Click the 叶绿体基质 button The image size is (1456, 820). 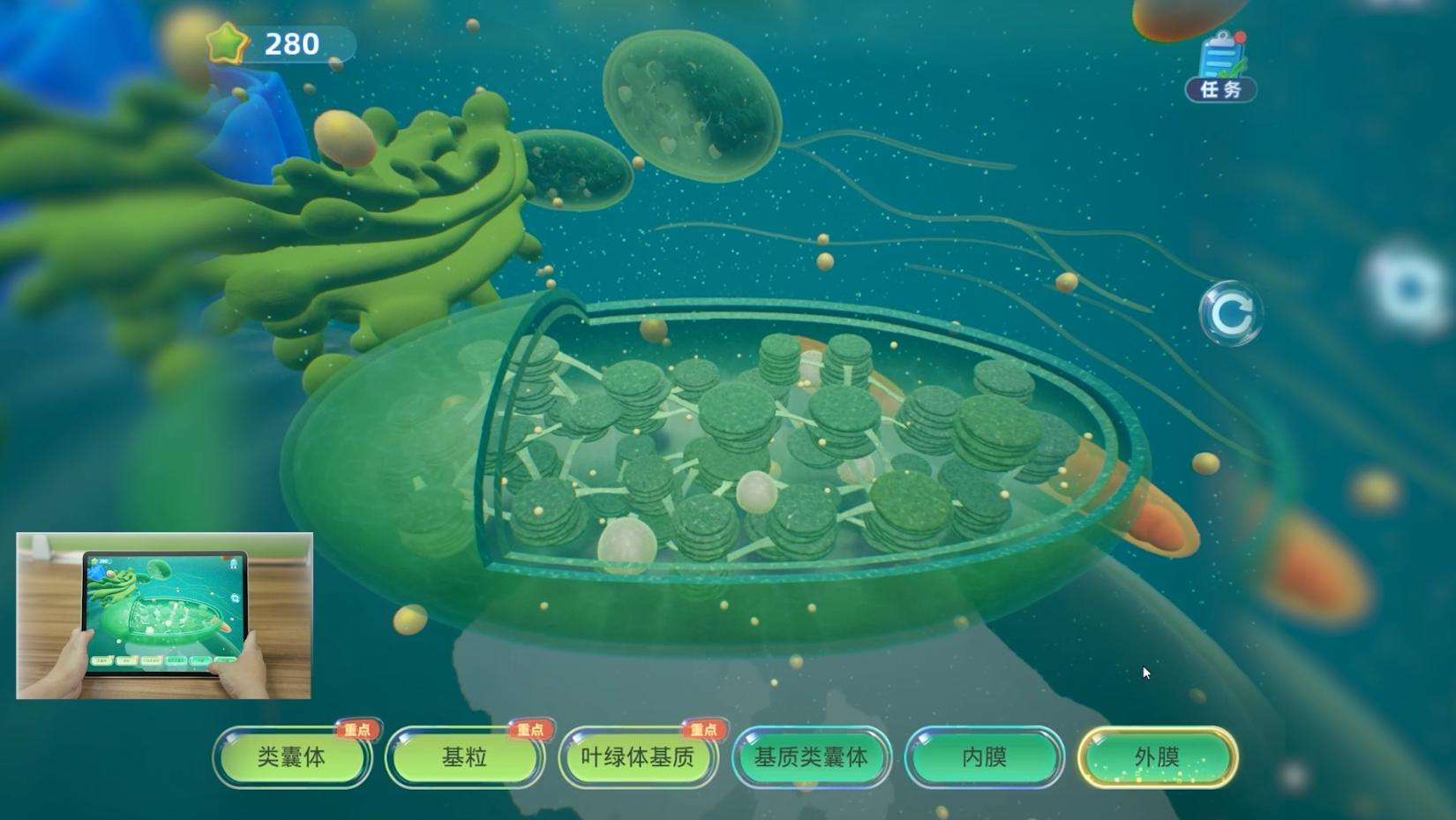click(637, 757)
